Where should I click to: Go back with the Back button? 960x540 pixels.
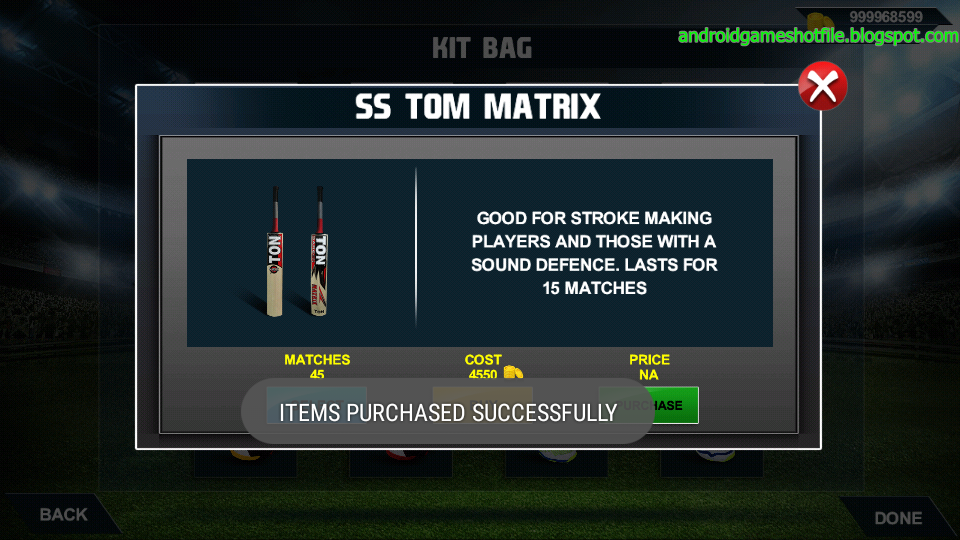63,515
